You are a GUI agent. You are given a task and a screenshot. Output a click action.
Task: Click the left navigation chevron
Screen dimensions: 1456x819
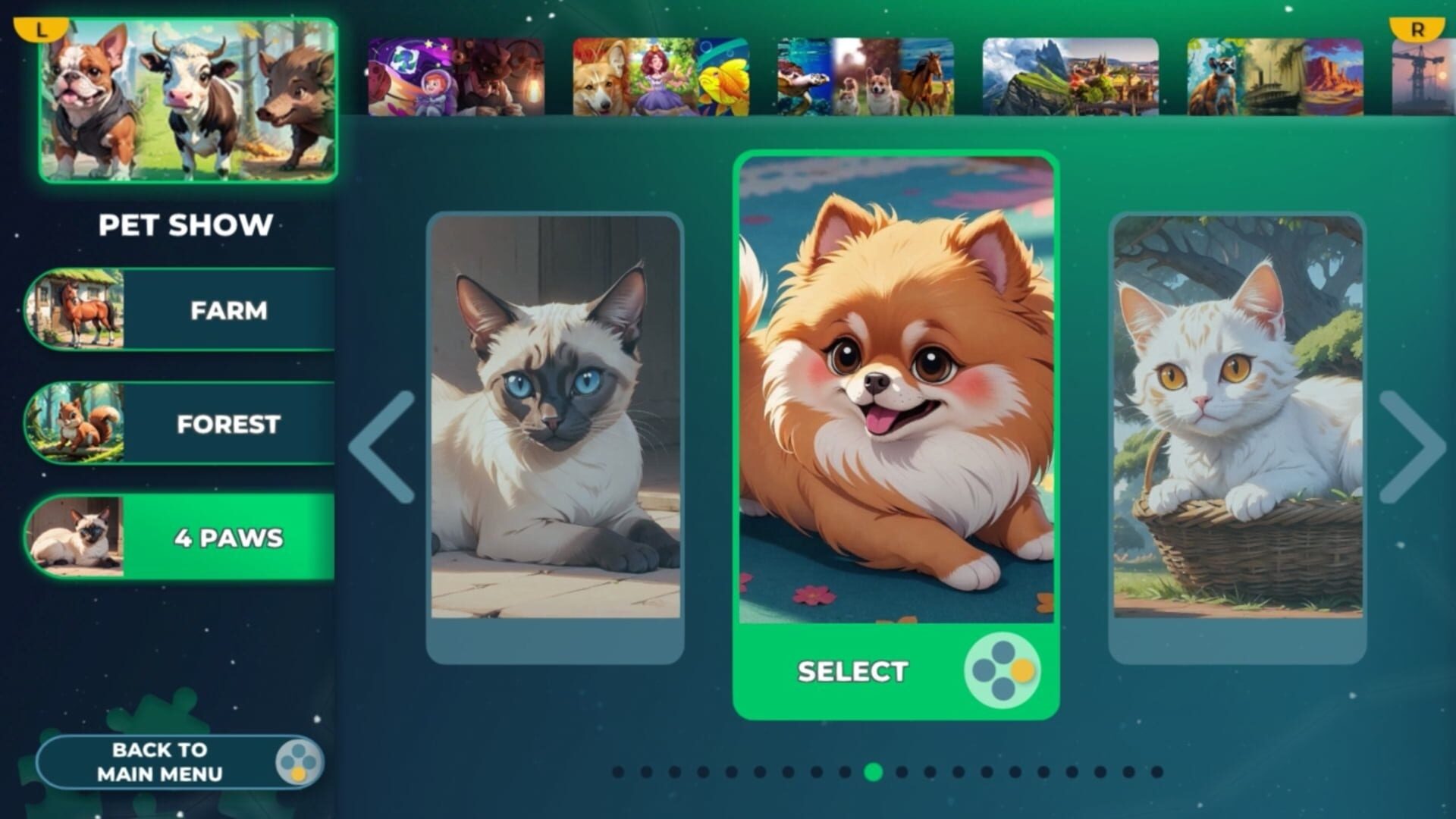pos(383,447)
